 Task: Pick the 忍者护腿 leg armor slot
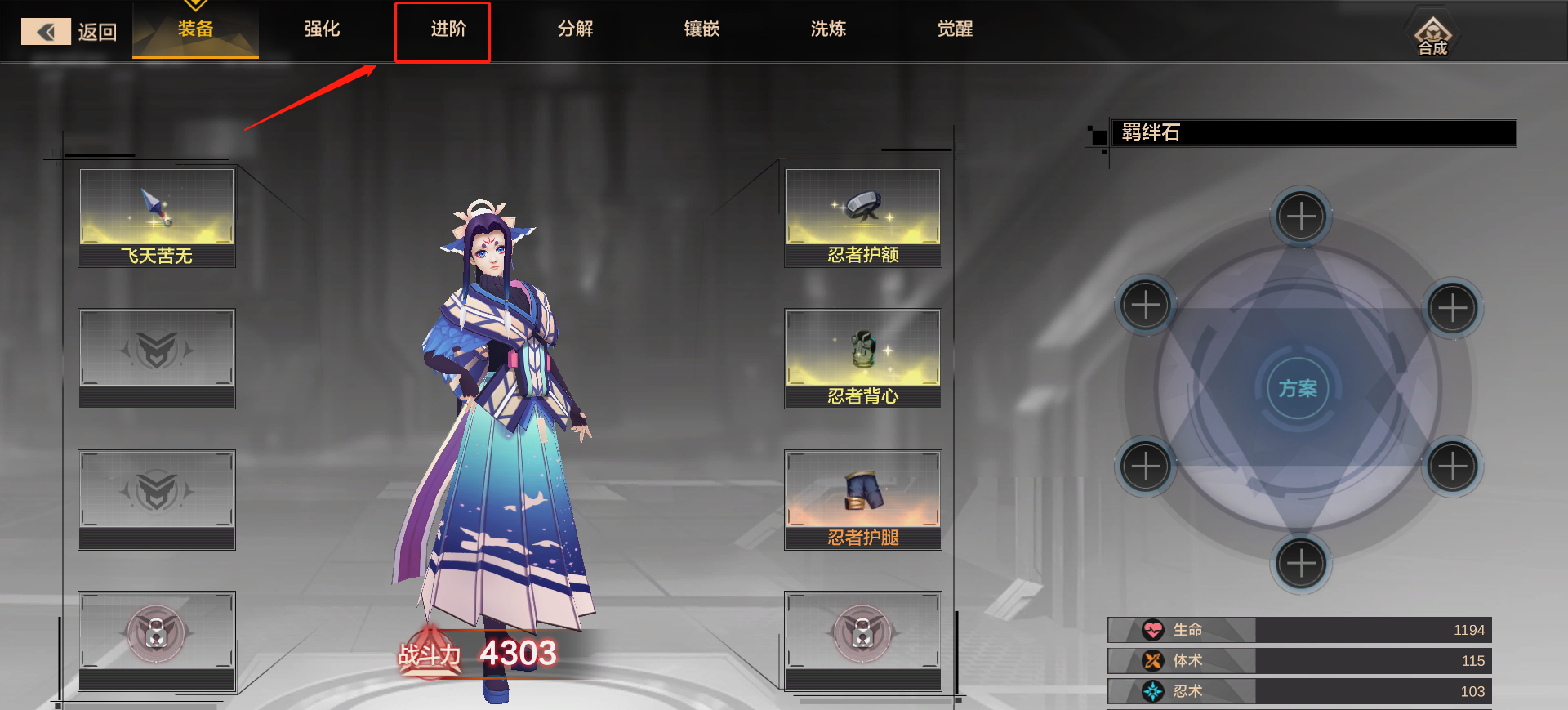coord(863,499)
